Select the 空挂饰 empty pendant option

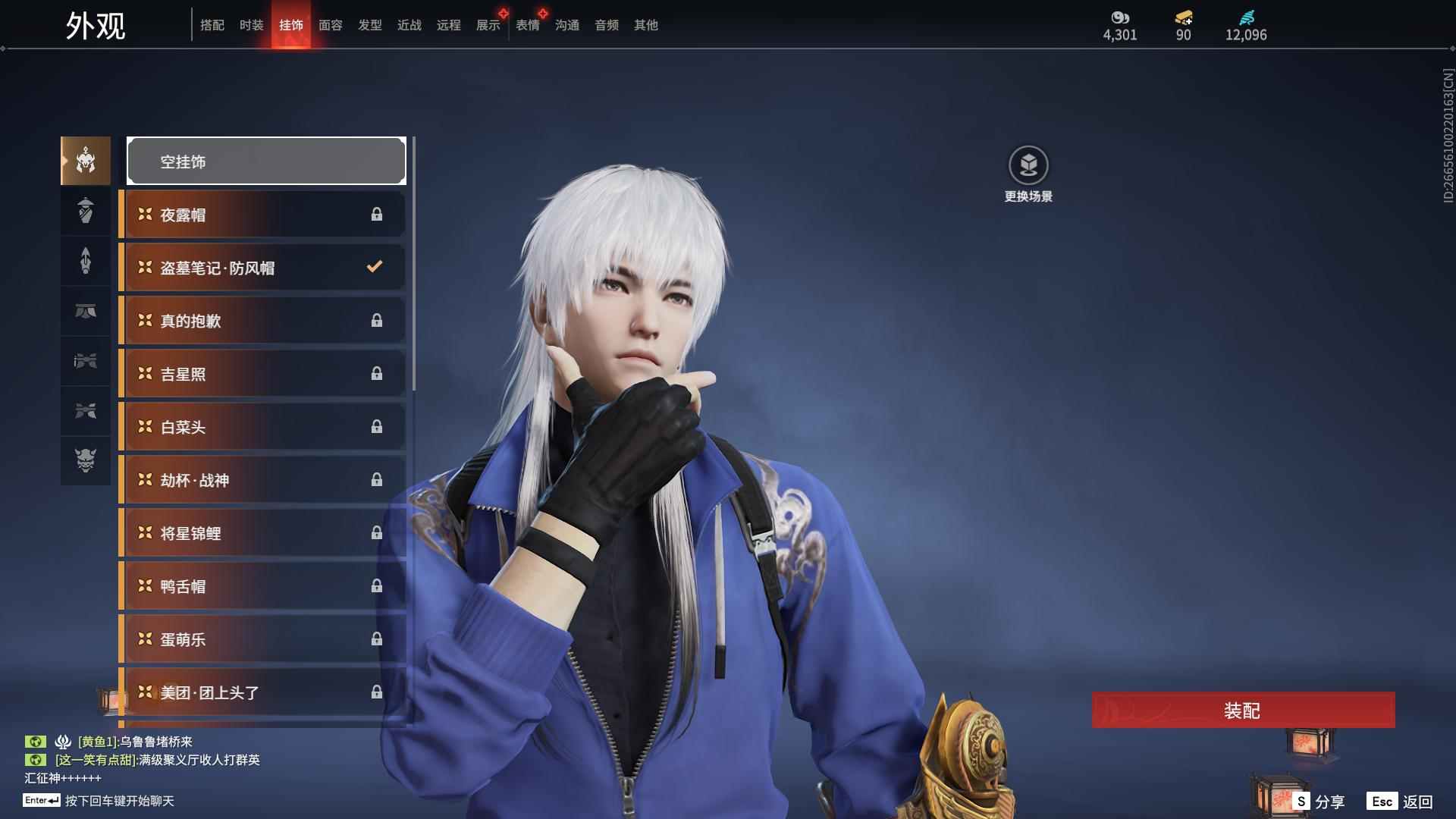coord(265,161)
